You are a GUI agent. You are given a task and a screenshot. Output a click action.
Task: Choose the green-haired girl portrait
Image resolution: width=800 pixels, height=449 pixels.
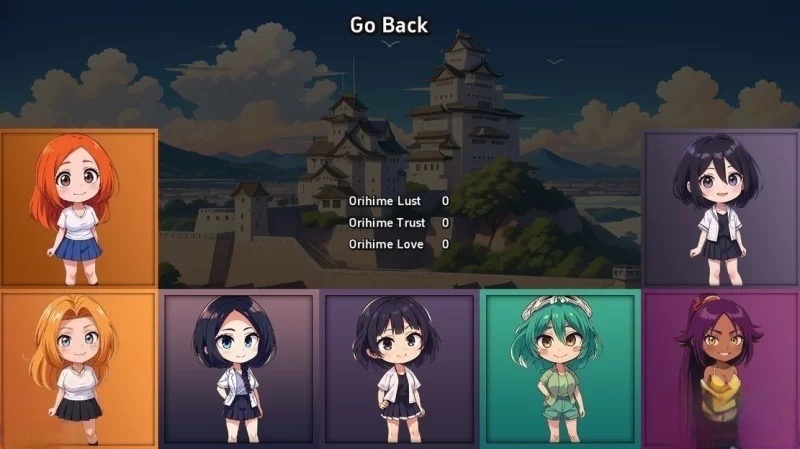click(x=560, y=369)
